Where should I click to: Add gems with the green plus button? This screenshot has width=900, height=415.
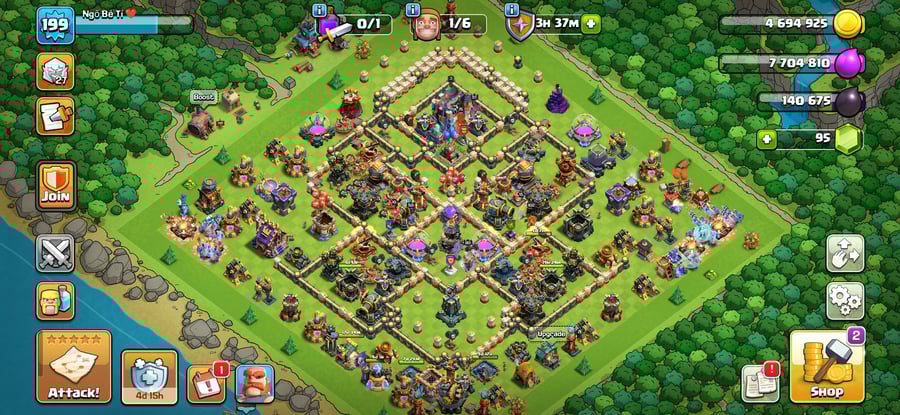pyautogui.click(x=767, y=138)
